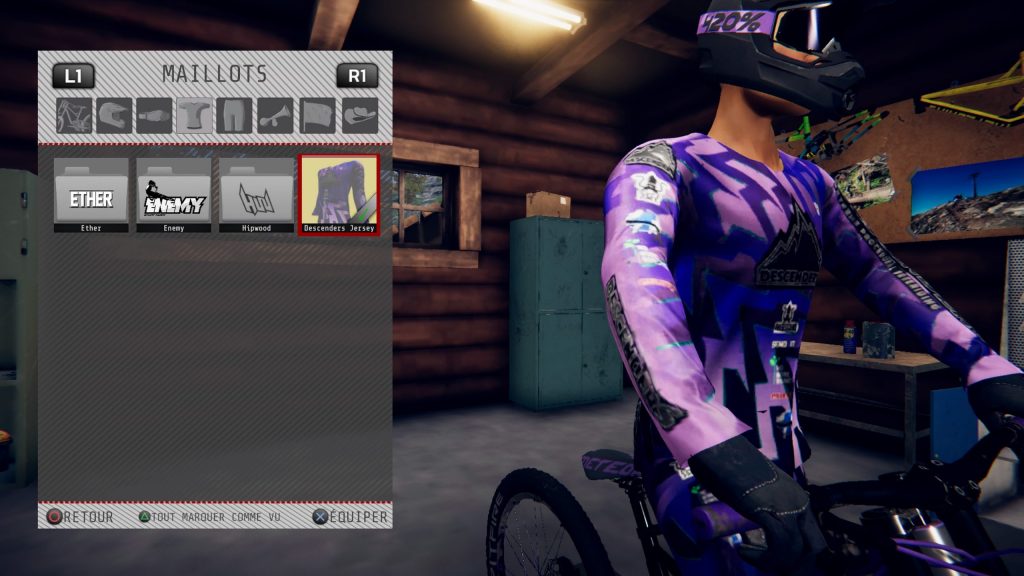Choose the jersey category tab

pos(194,115)
